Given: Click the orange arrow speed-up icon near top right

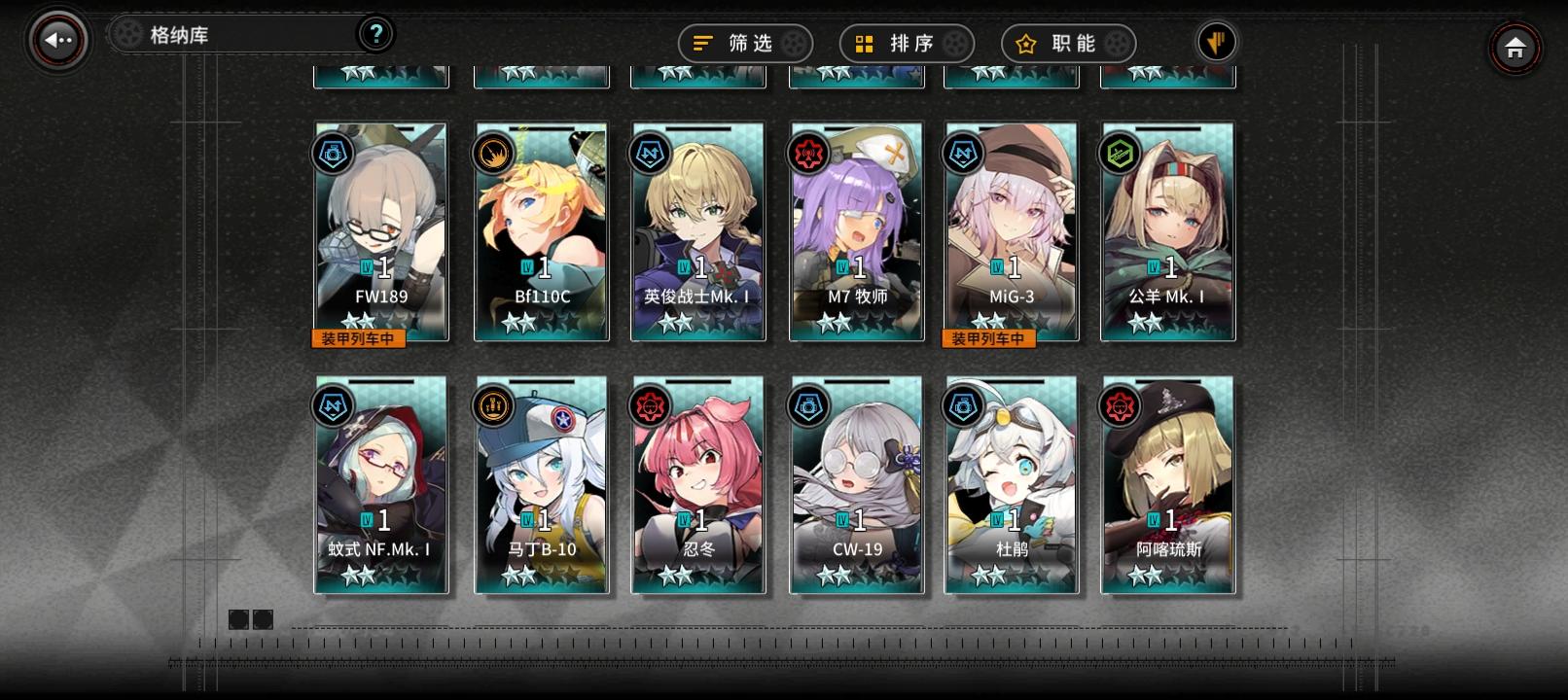Looking at the screenshot, I should click(x=1216, y=43).
